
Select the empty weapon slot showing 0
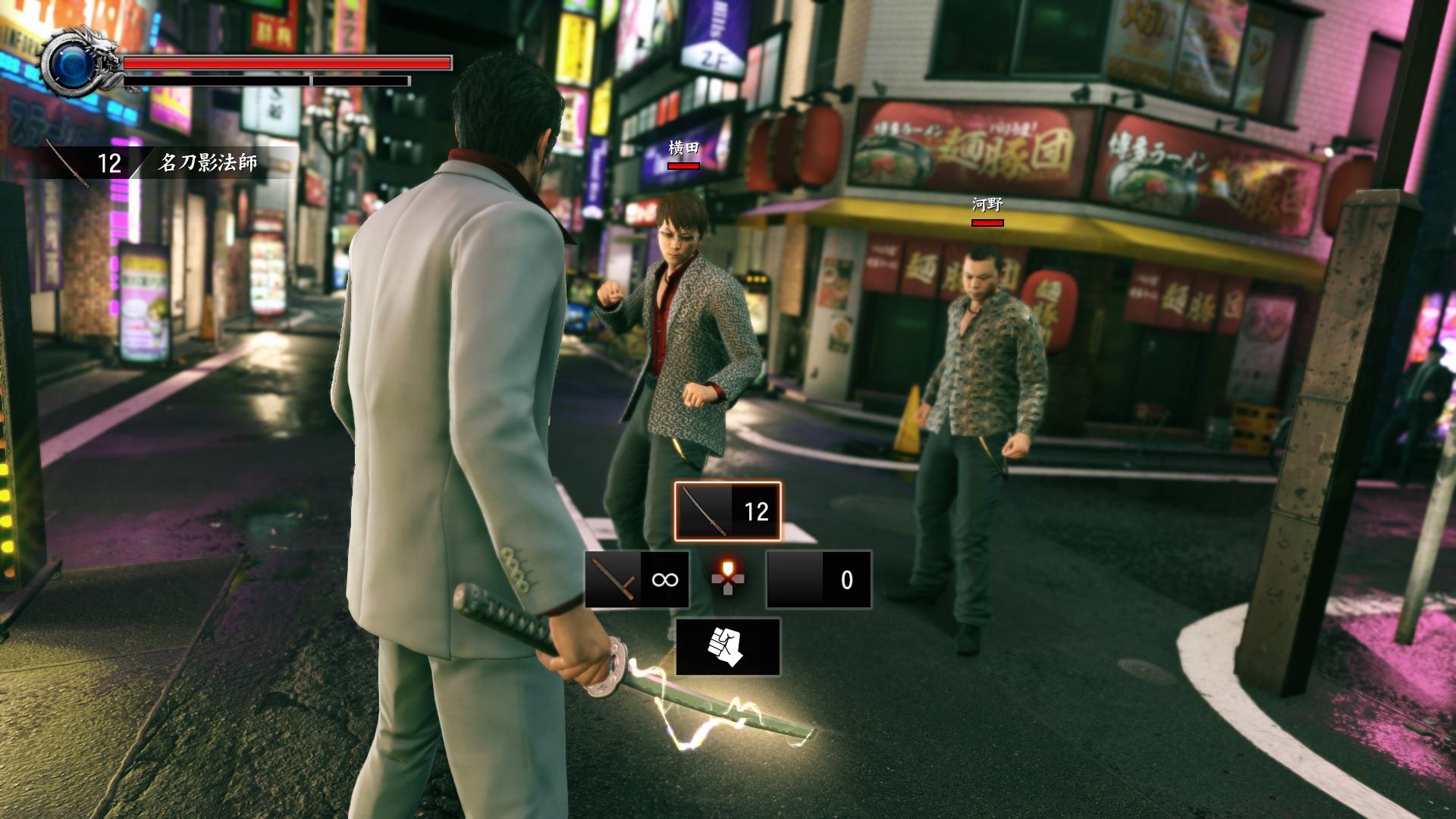(x=819, y=580)
